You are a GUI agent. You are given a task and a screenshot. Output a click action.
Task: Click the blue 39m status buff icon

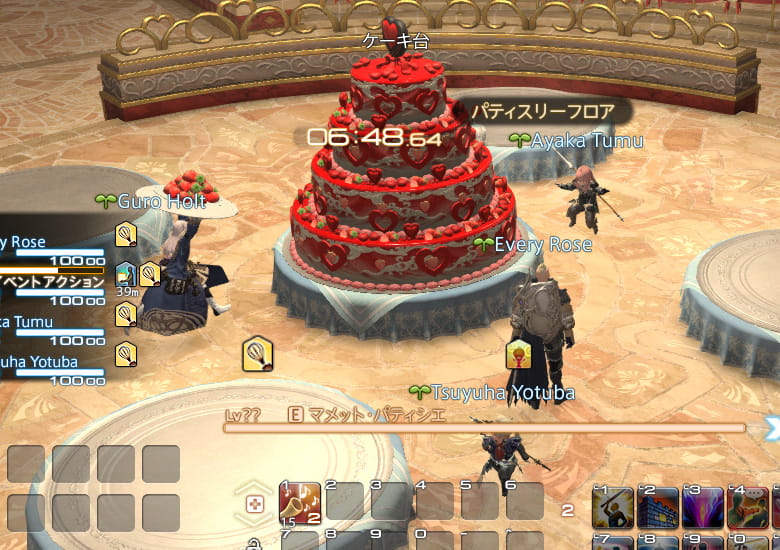pyautogui.click(x=125, y=274)
